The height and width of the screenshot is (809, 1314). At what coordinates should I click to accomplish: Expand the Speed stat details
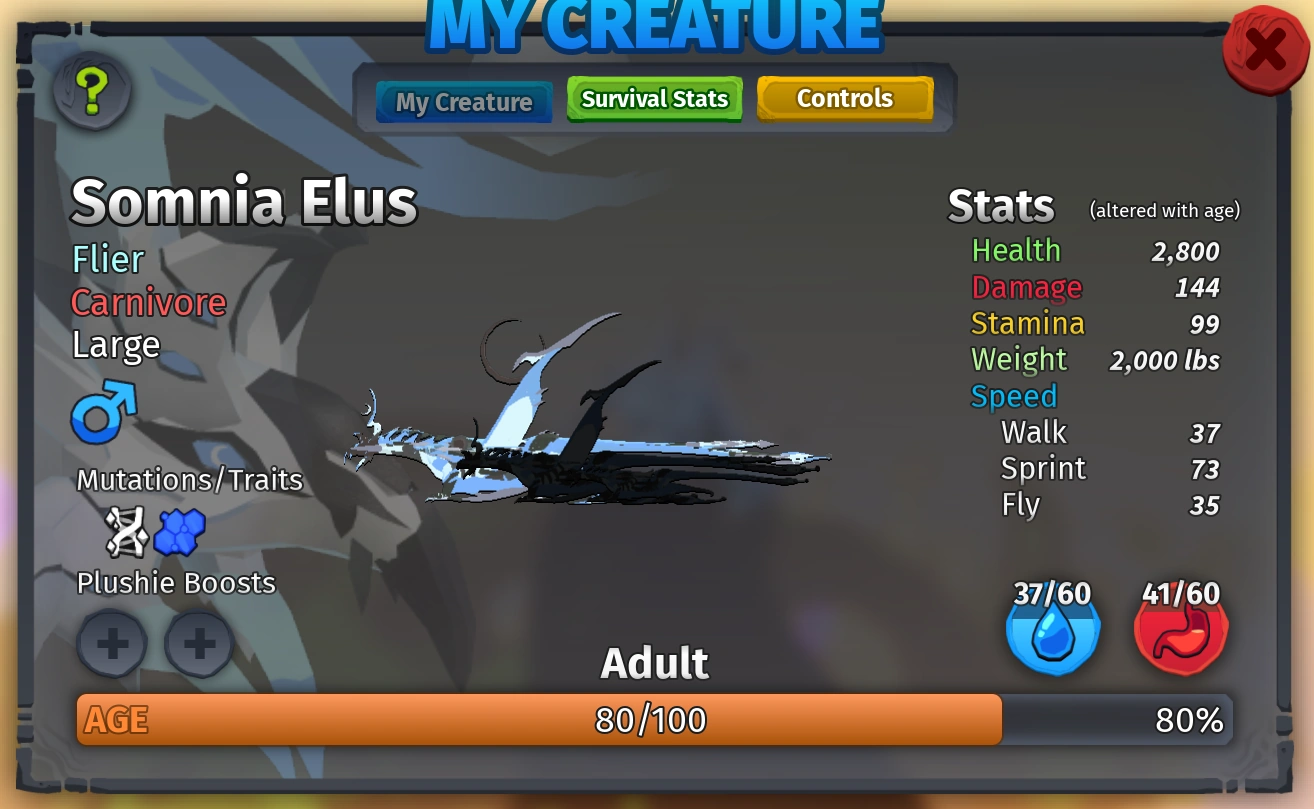point(1013,396)
